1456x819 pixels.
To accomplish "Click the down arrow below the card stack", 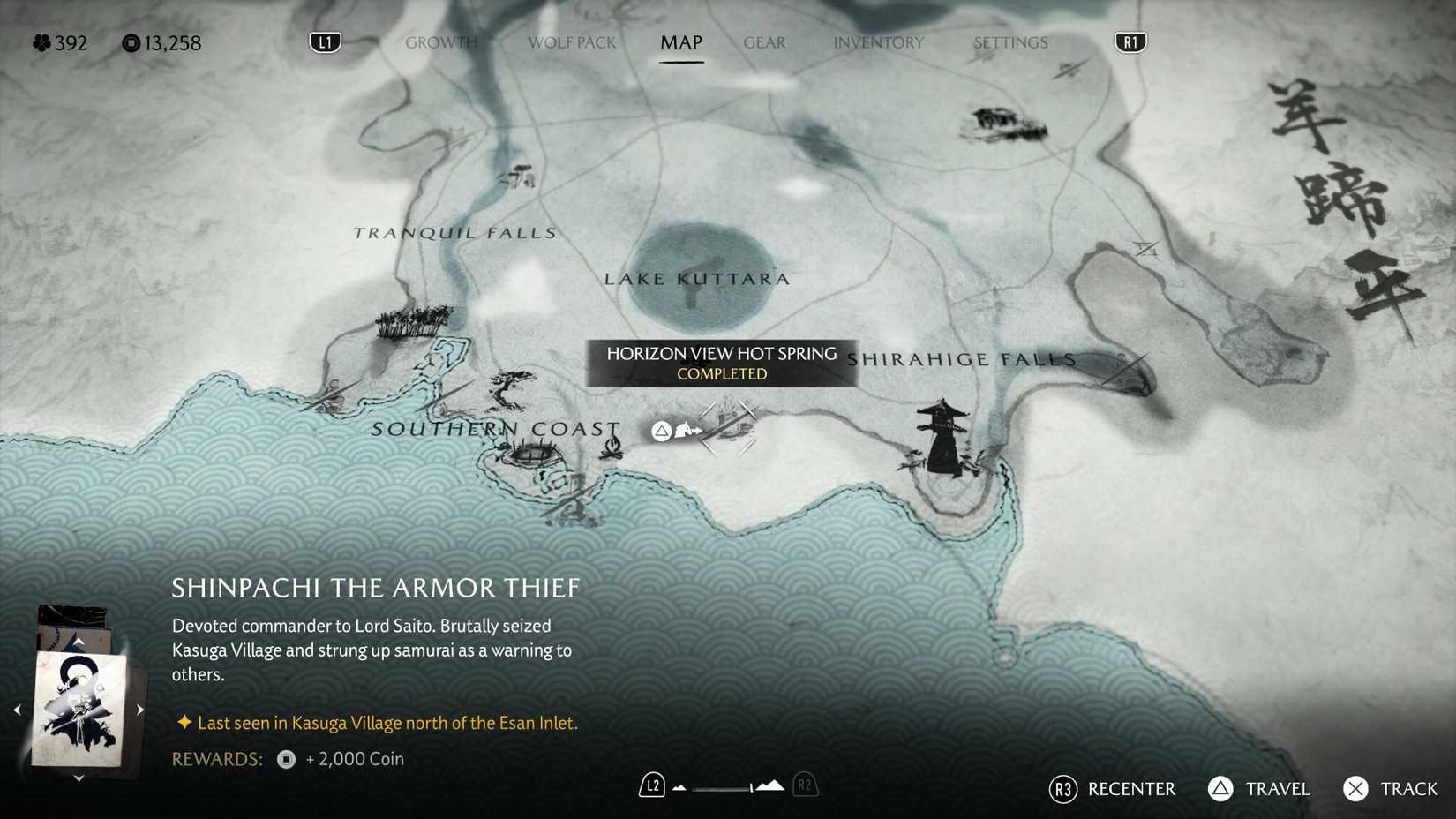I will tap(79, 778).
